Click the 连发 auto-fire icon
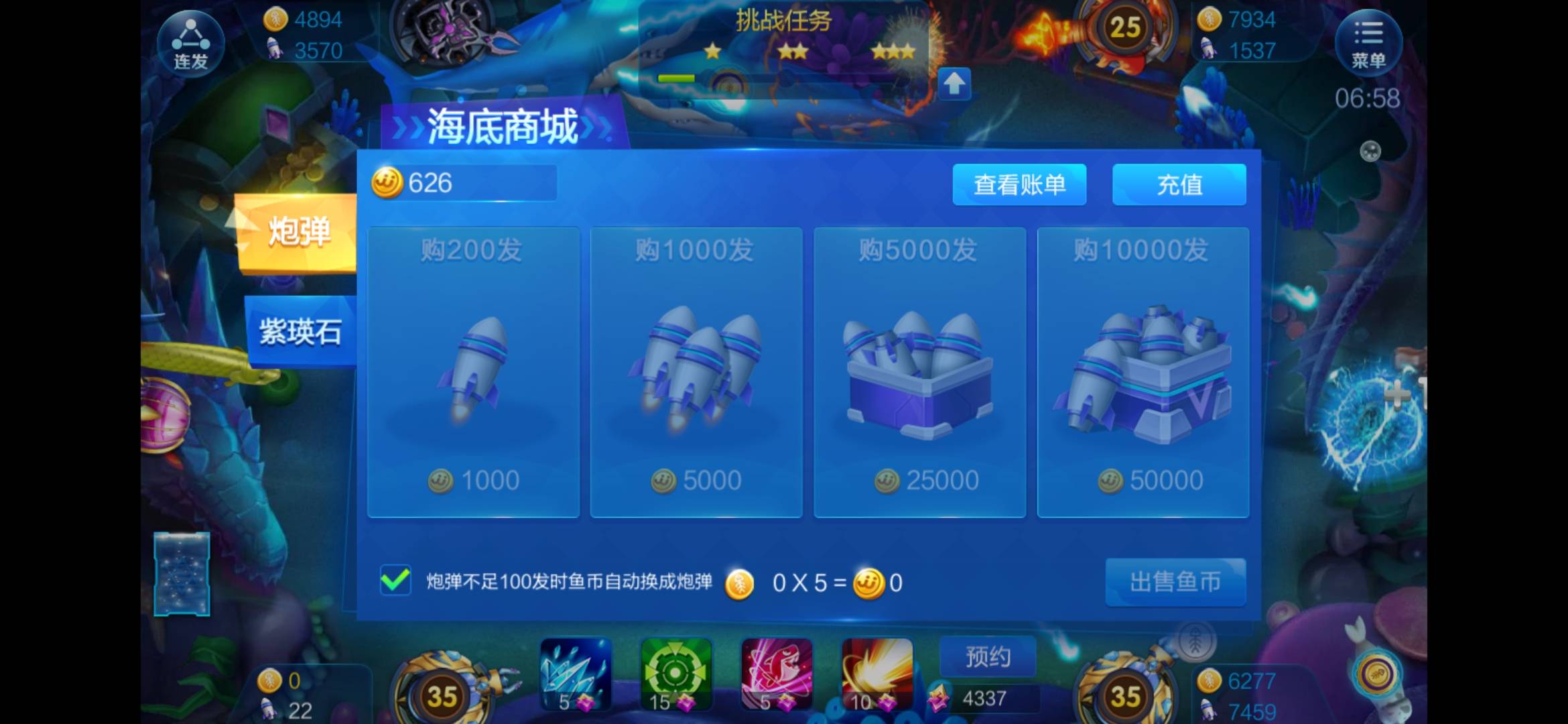This screenshot has width=1568, height=724. (x=191, y=42)
